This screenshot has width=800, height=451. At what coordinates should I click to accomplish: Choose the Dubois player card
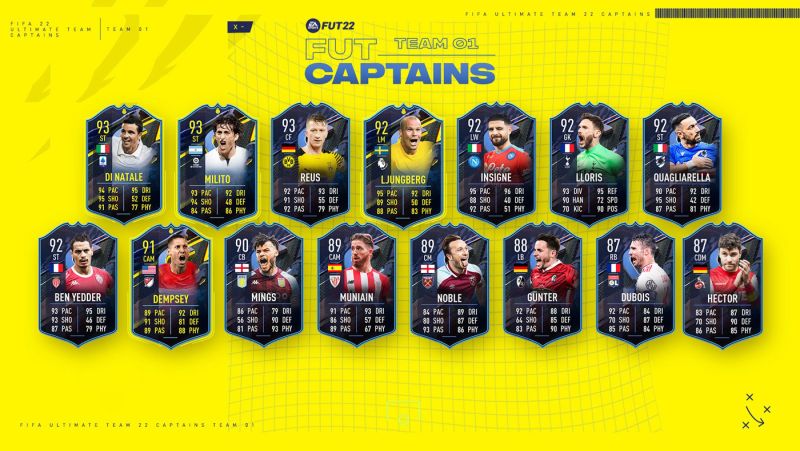(x=634, y=283)
